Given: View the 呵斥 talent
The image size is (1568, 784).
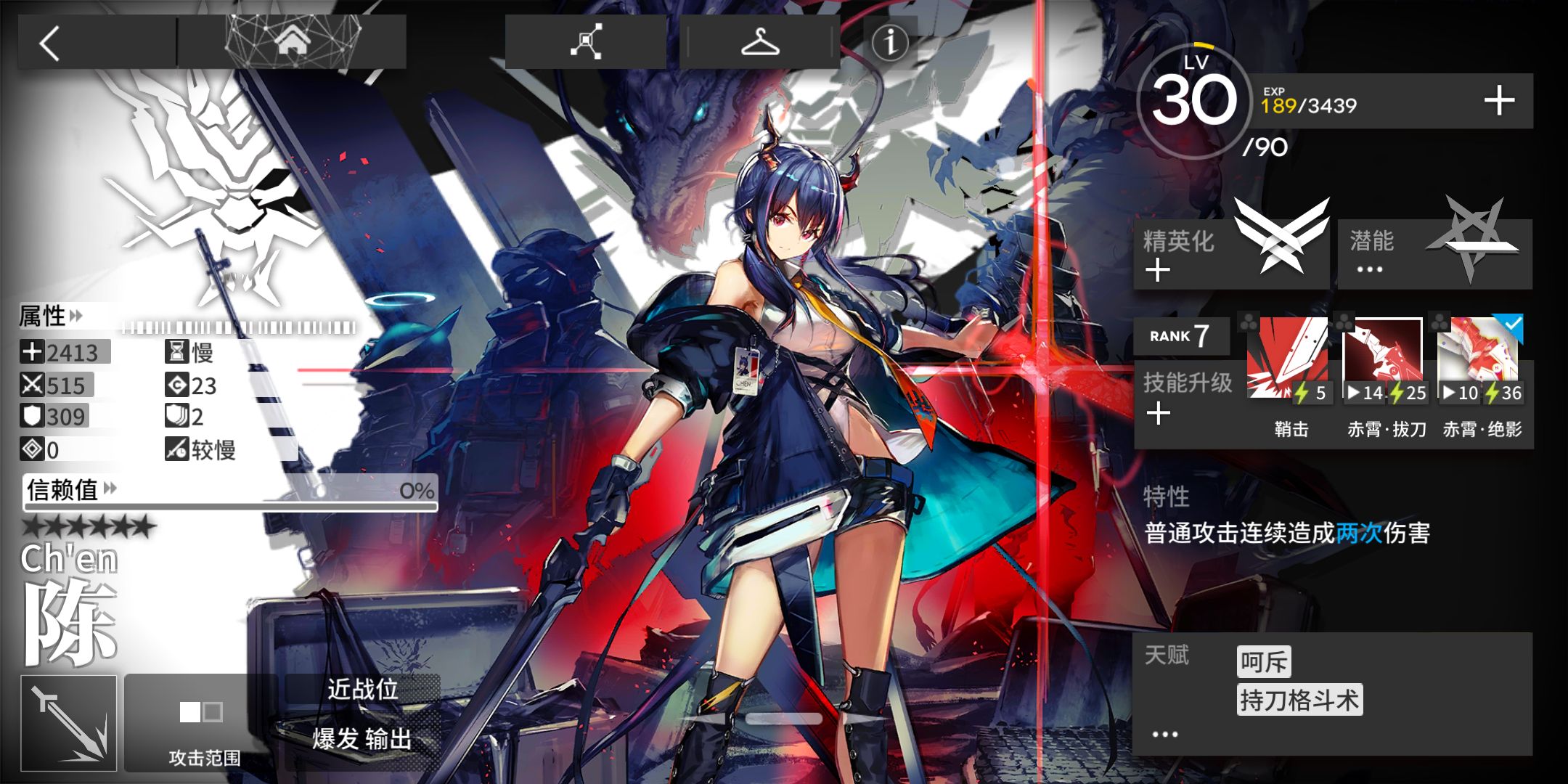Looking at the screenshot, I should [x=1264, y=662].
